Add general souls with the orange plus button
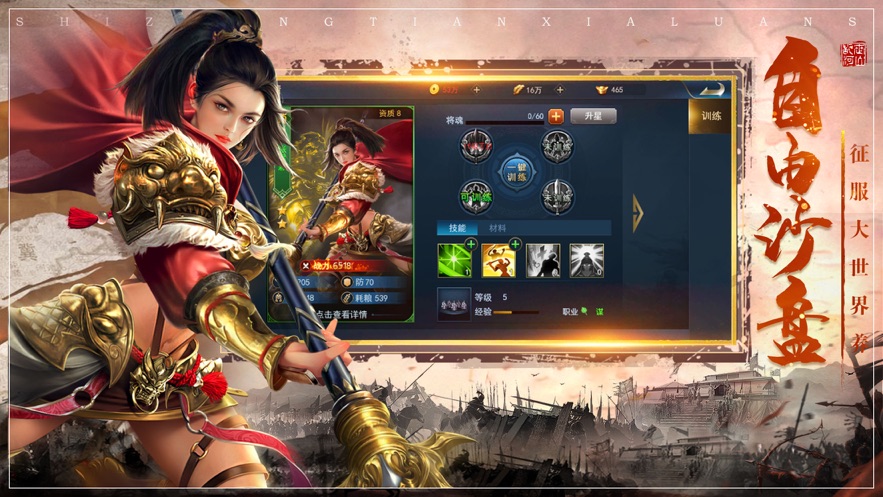This screenshot has width=883, height=497. coord(556,116)
